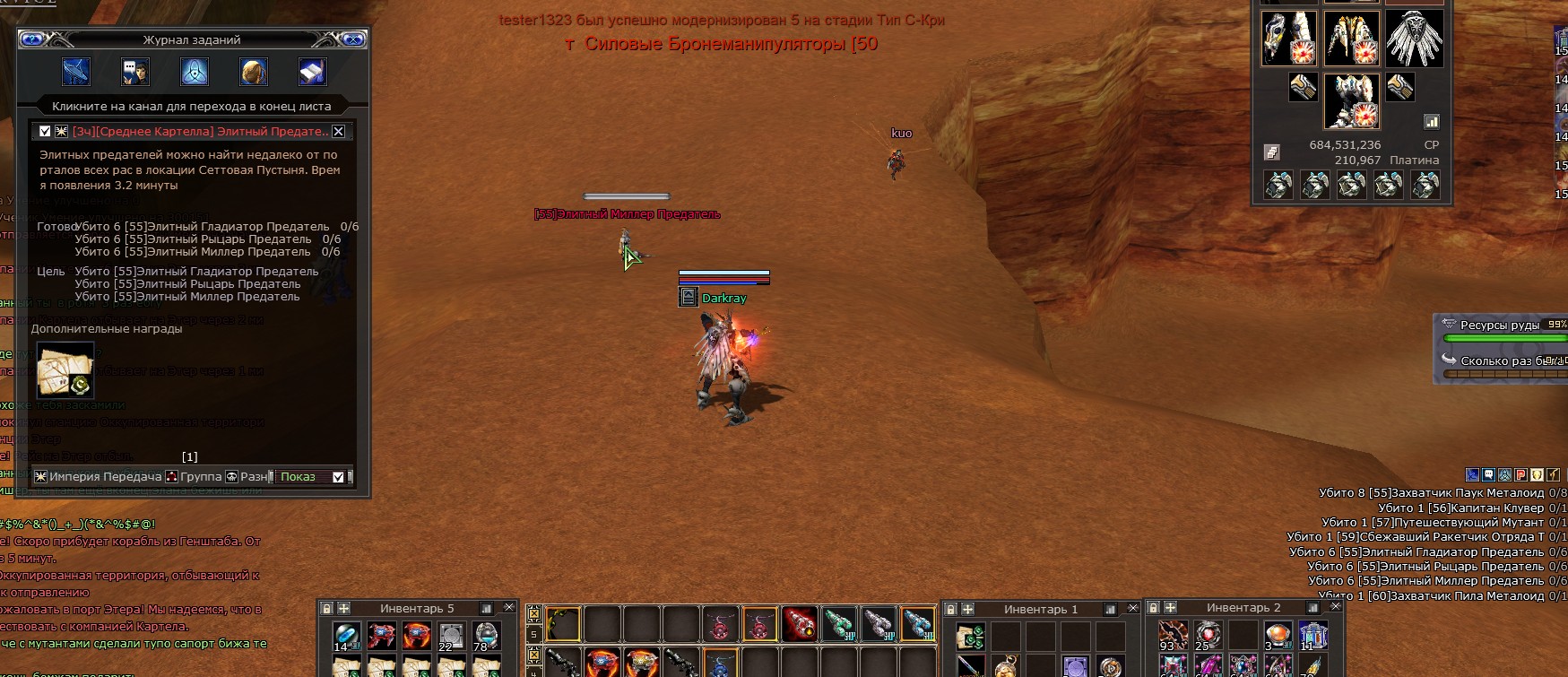The height and width of the screenshot is (677, 1568).
Task: Click the armored boots equipment slot
Action: tap(1351, 100)
